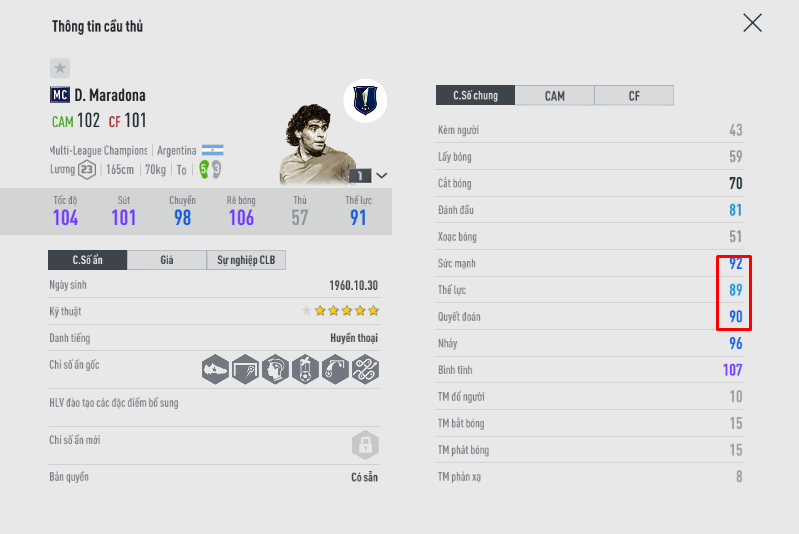799x534 pixels.
Task: Select the C.Số ẩn tab
Action: [87, 260]
